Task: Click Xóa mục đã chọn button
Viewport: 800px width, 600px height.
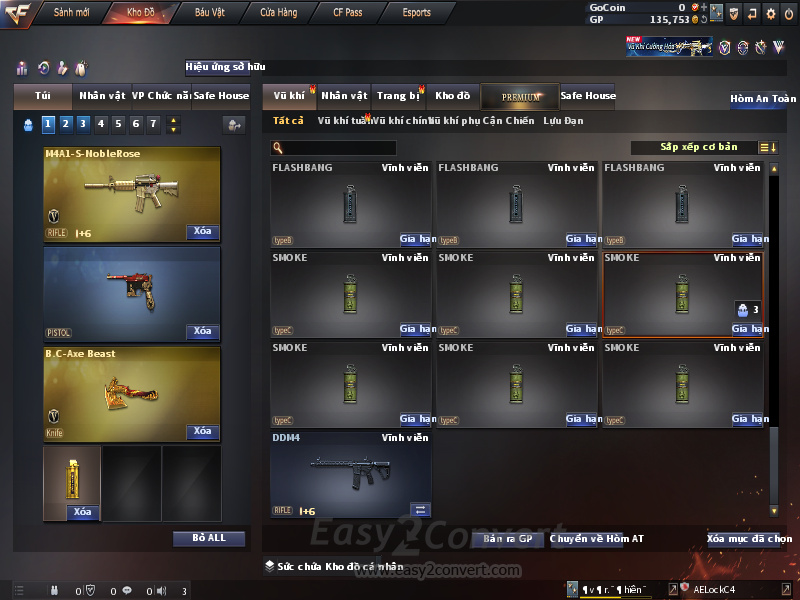Action: click(x=750, y=539)
